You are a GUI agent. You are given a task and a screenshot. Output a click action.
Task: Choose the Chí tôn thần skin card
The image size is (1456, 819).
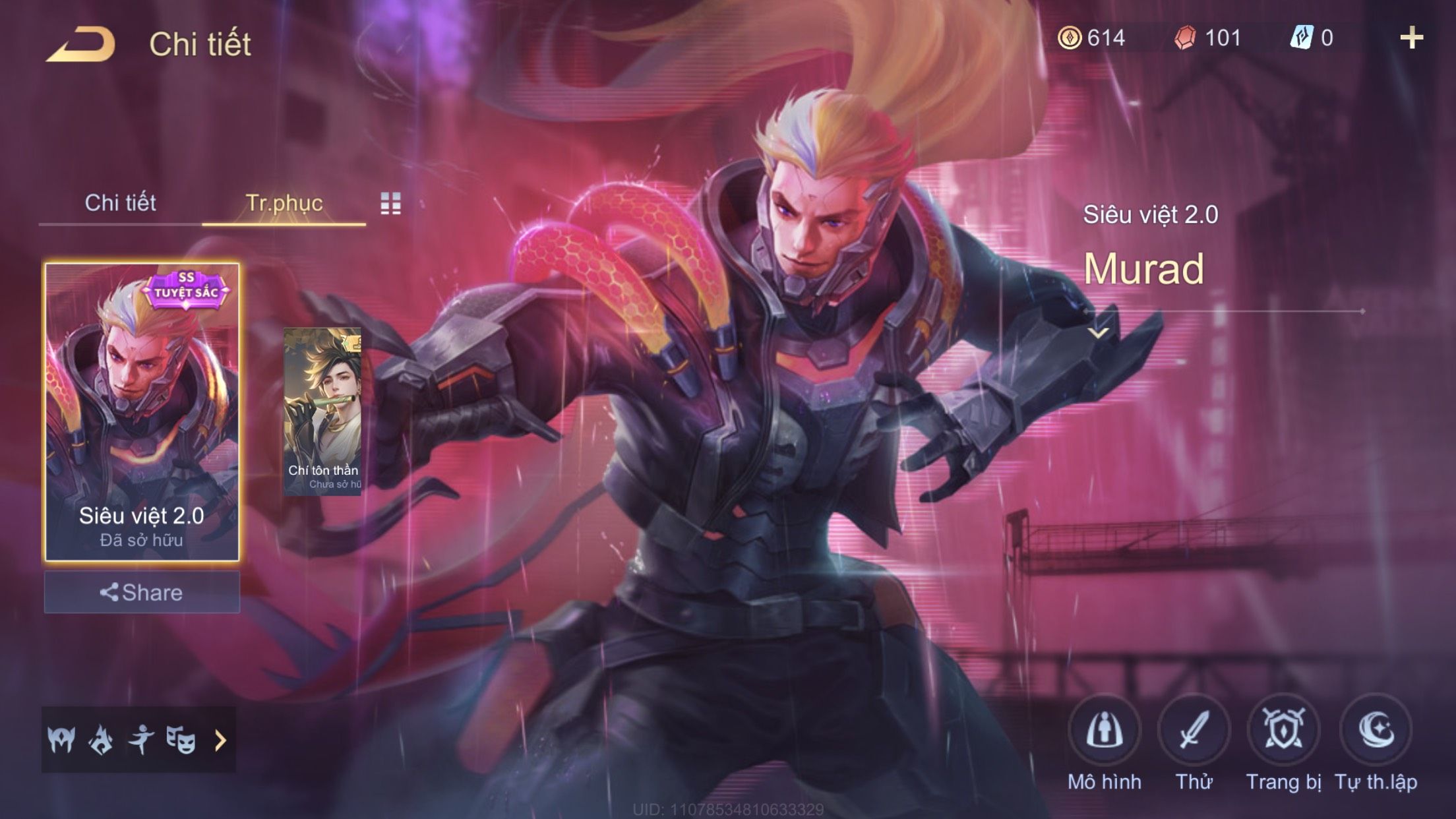pos(322,411)
